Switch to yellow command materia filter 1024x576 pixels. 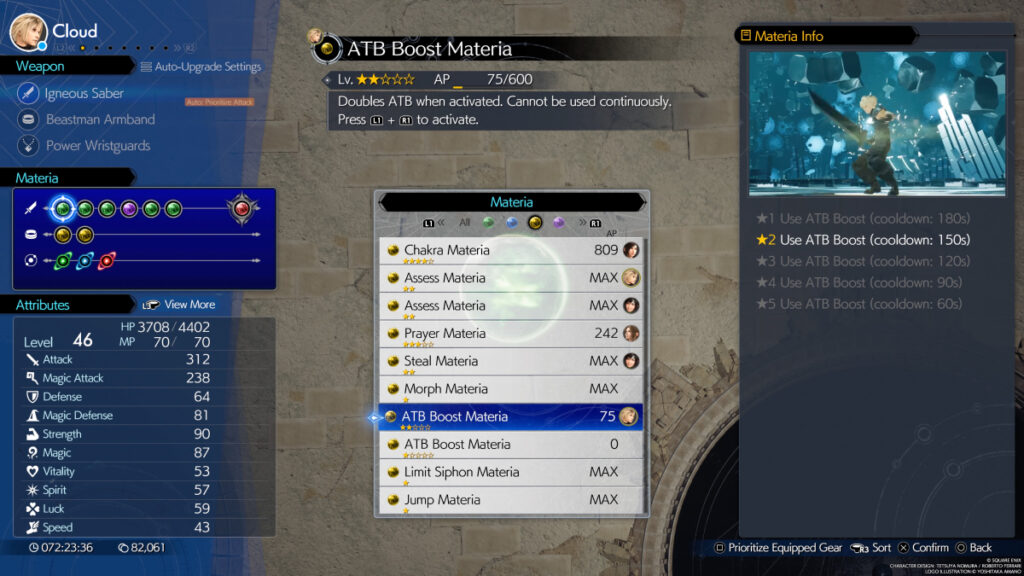coord(535,223)
